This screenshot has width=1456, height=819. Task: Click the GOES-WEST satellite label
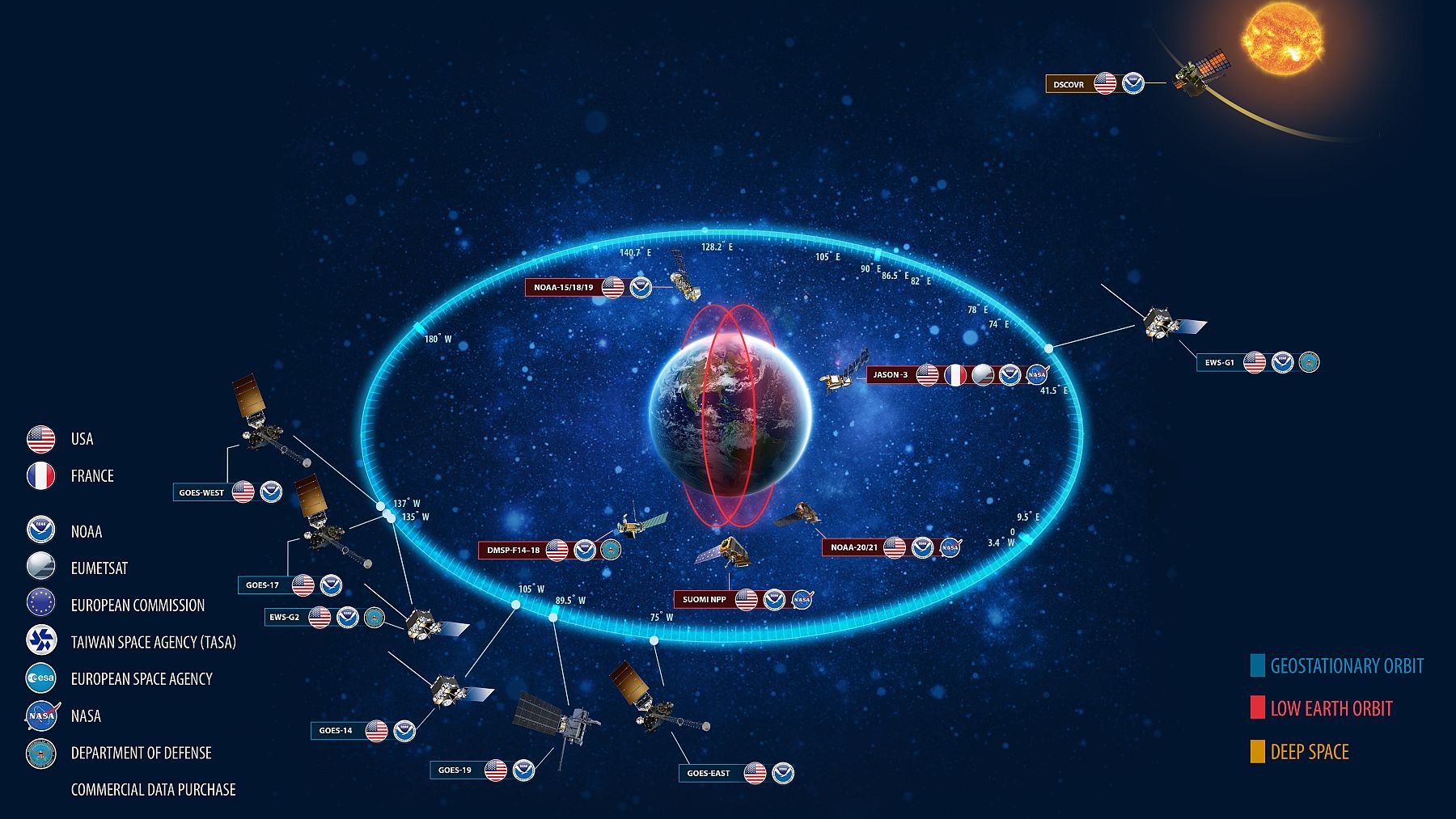coord(201,492)
